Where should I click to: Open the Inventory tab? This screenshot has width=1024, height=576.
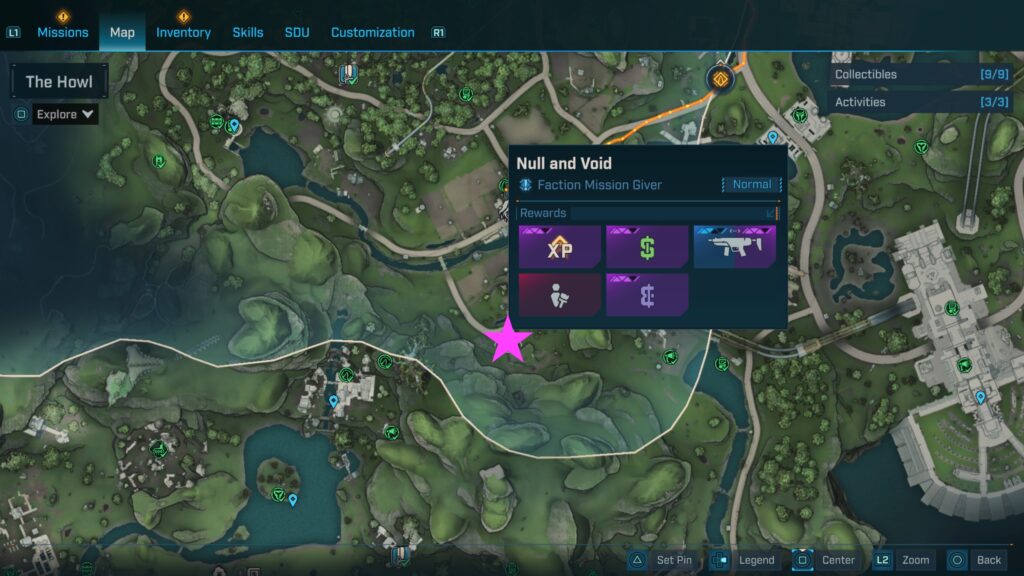[x=183, y=32]
